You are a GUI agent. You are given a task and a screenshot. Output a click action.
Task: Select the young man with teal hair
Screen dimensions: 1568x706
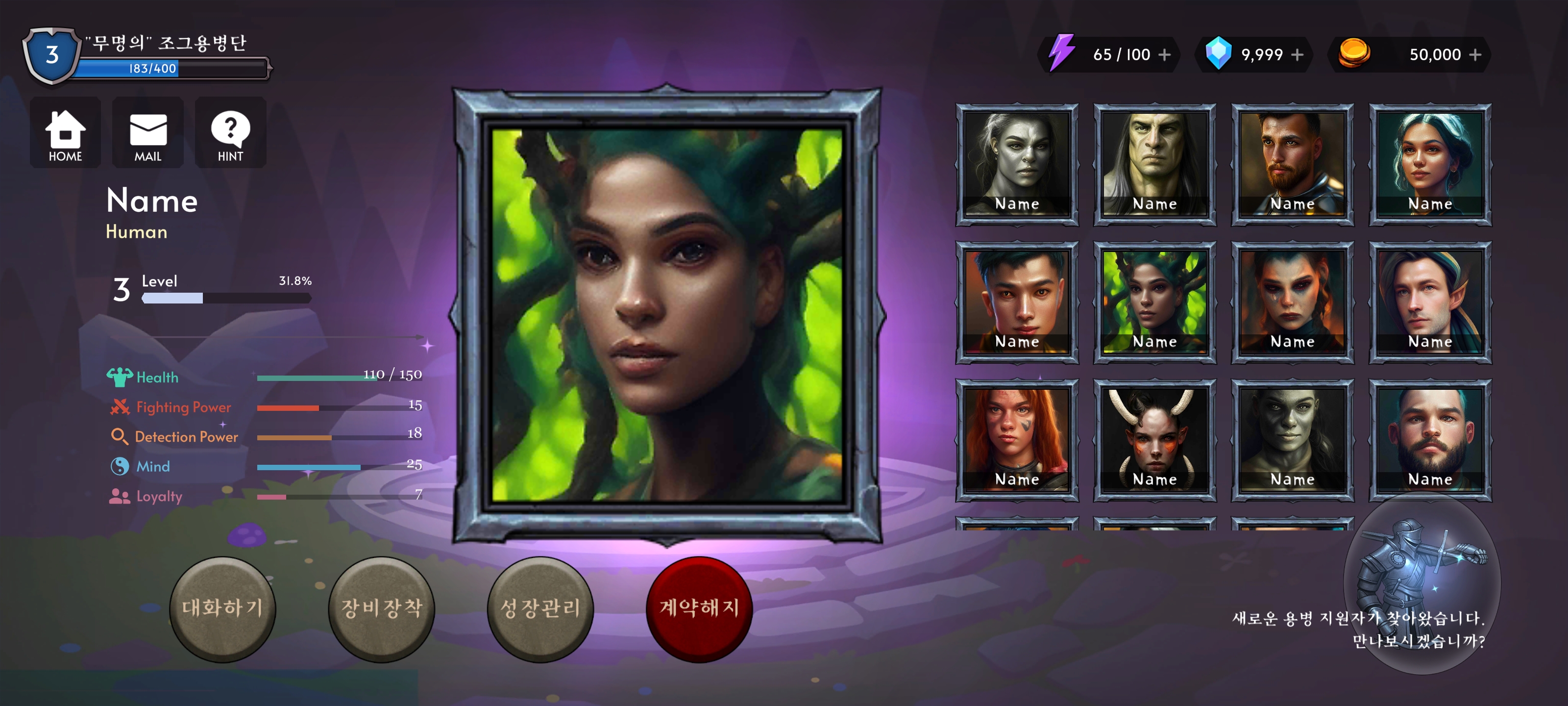pyautogui.click(x=1017, y=302)
